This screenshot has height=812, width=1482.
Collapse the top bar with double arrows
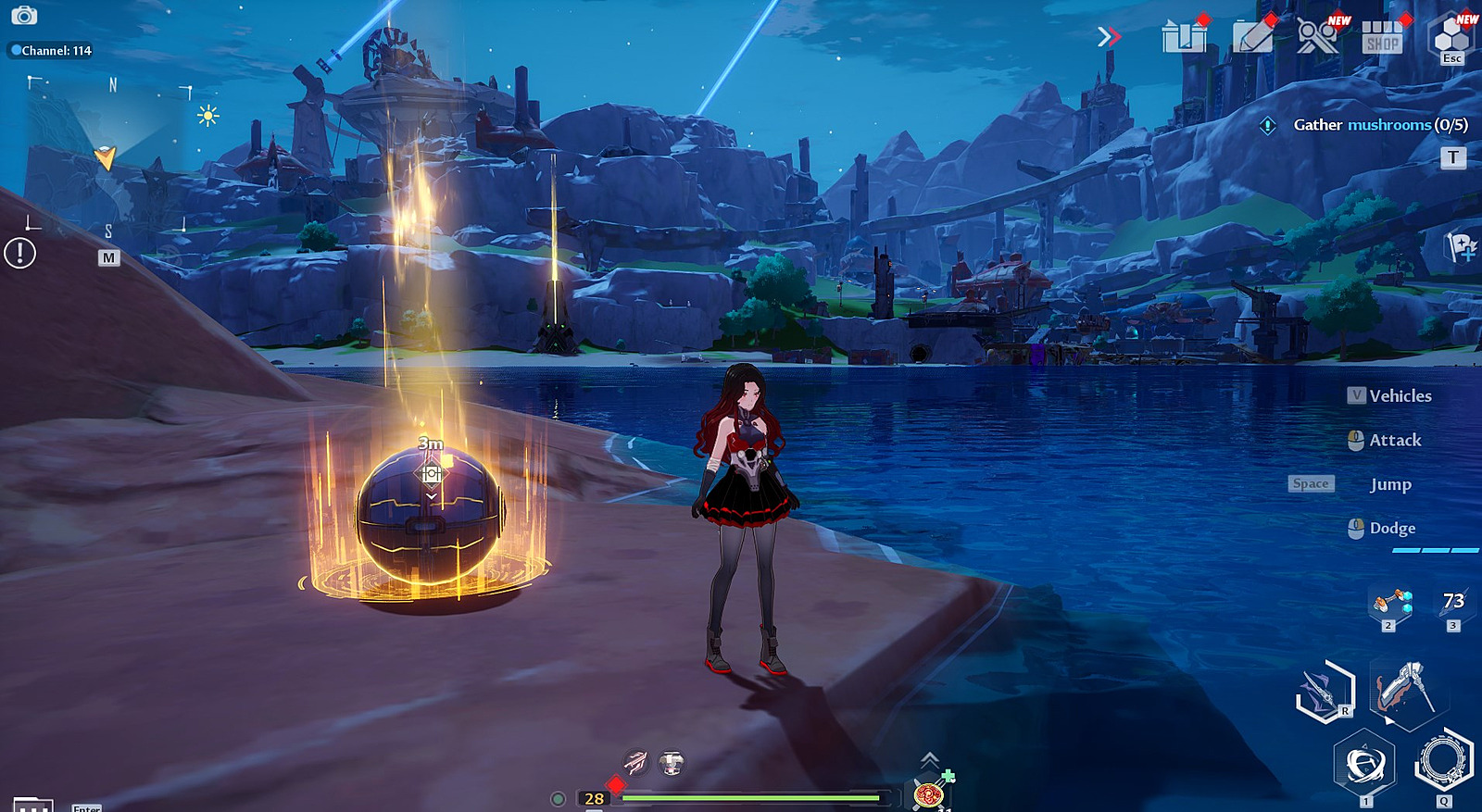(1108, 37)
